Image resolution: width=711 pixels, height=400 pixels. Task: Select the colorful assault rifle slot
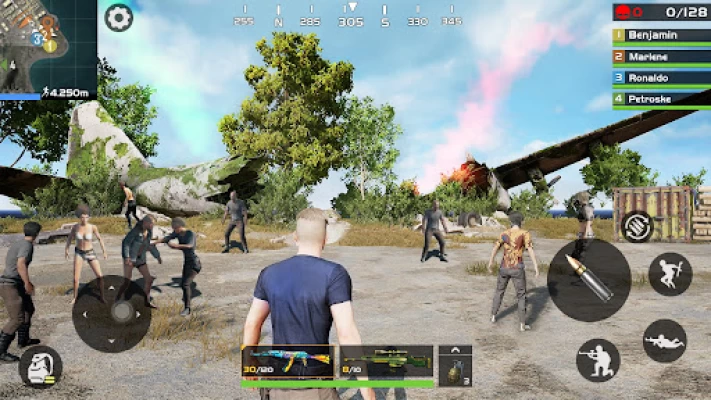click(287, 361)
